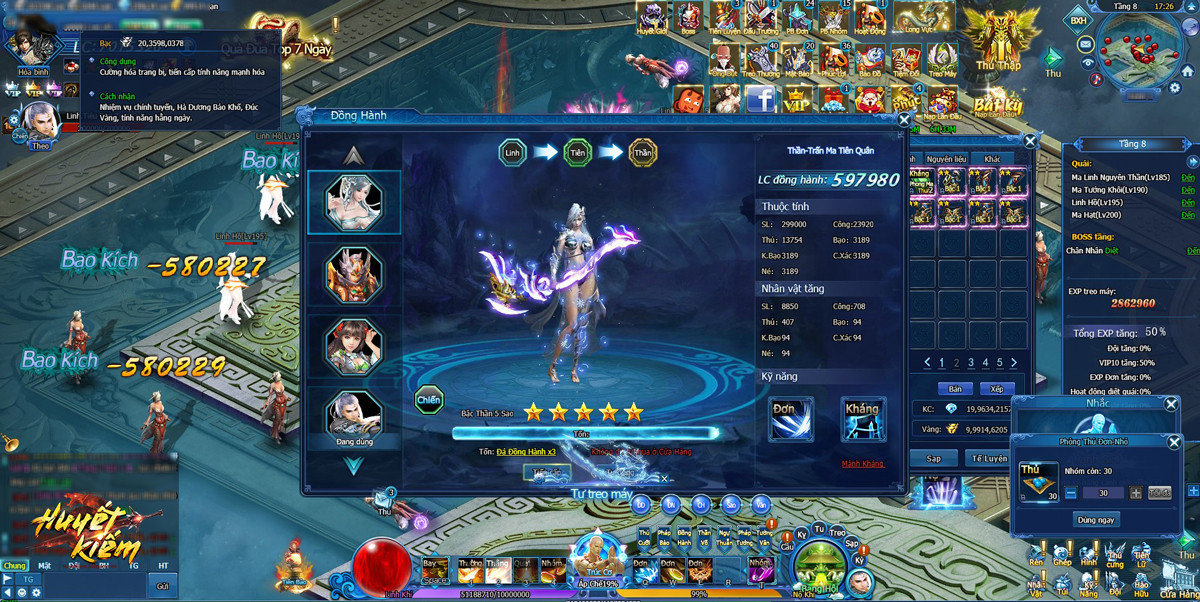This screenshot has height=602, width=1200.
Task: Select the Tiên stage octagon
Action: 578,152
